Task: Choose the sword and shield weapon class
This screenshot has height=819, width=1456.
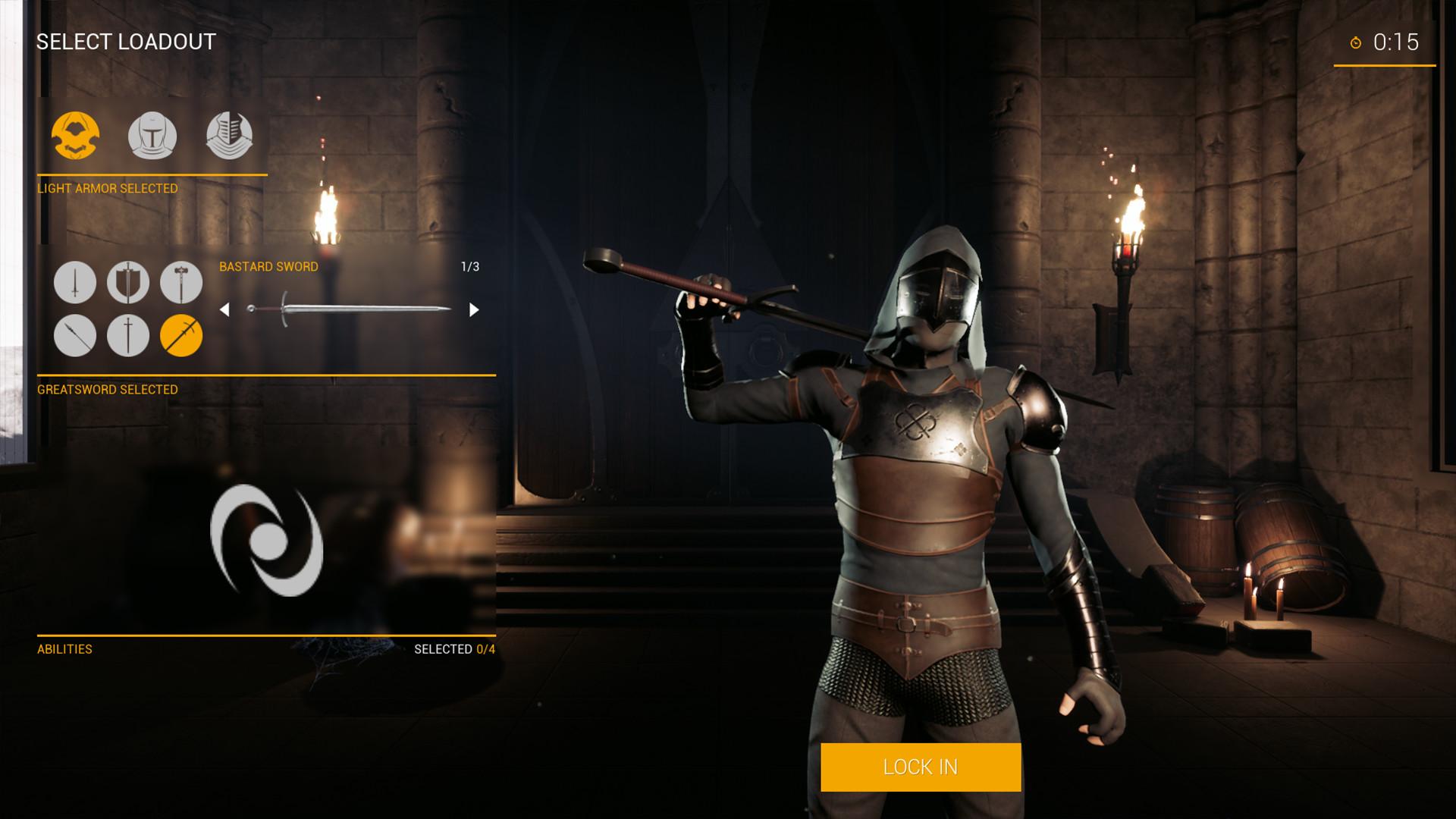Action: (128, 282)
